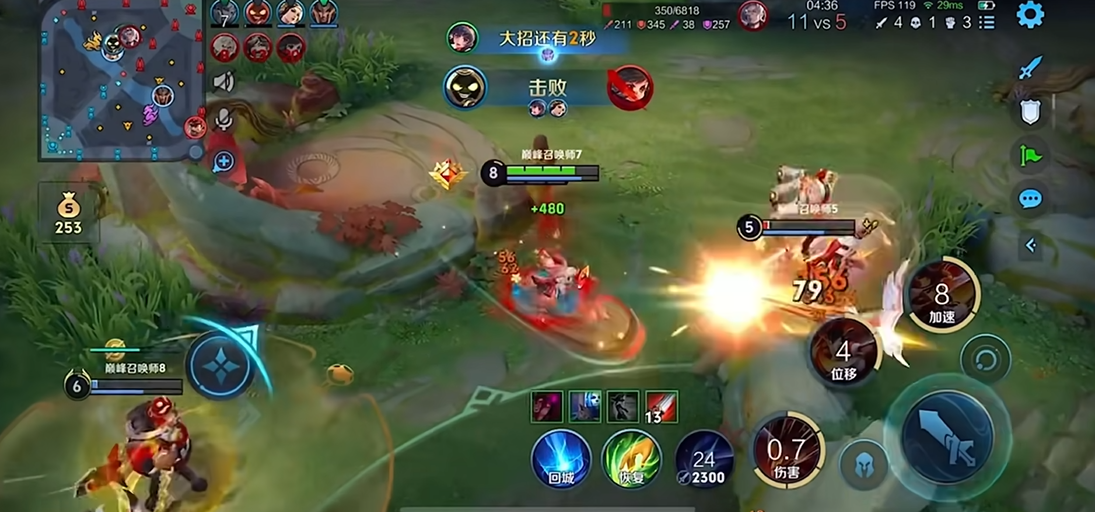Toggle the muted speaker icon

pos(223,82)
